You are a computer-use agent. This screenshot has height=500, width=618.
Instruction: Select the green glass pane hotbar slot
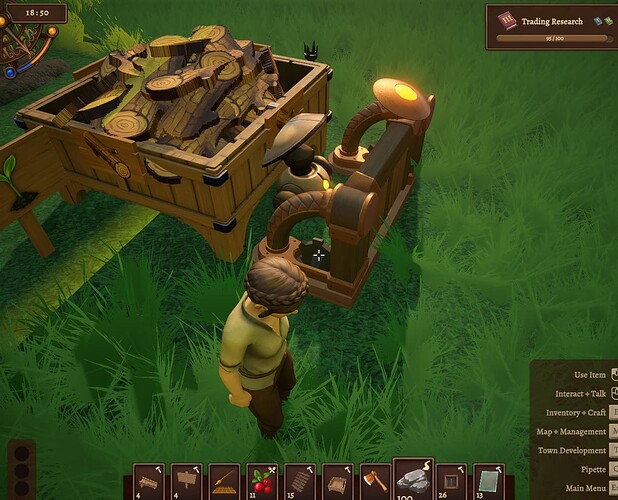pos(489,481)
